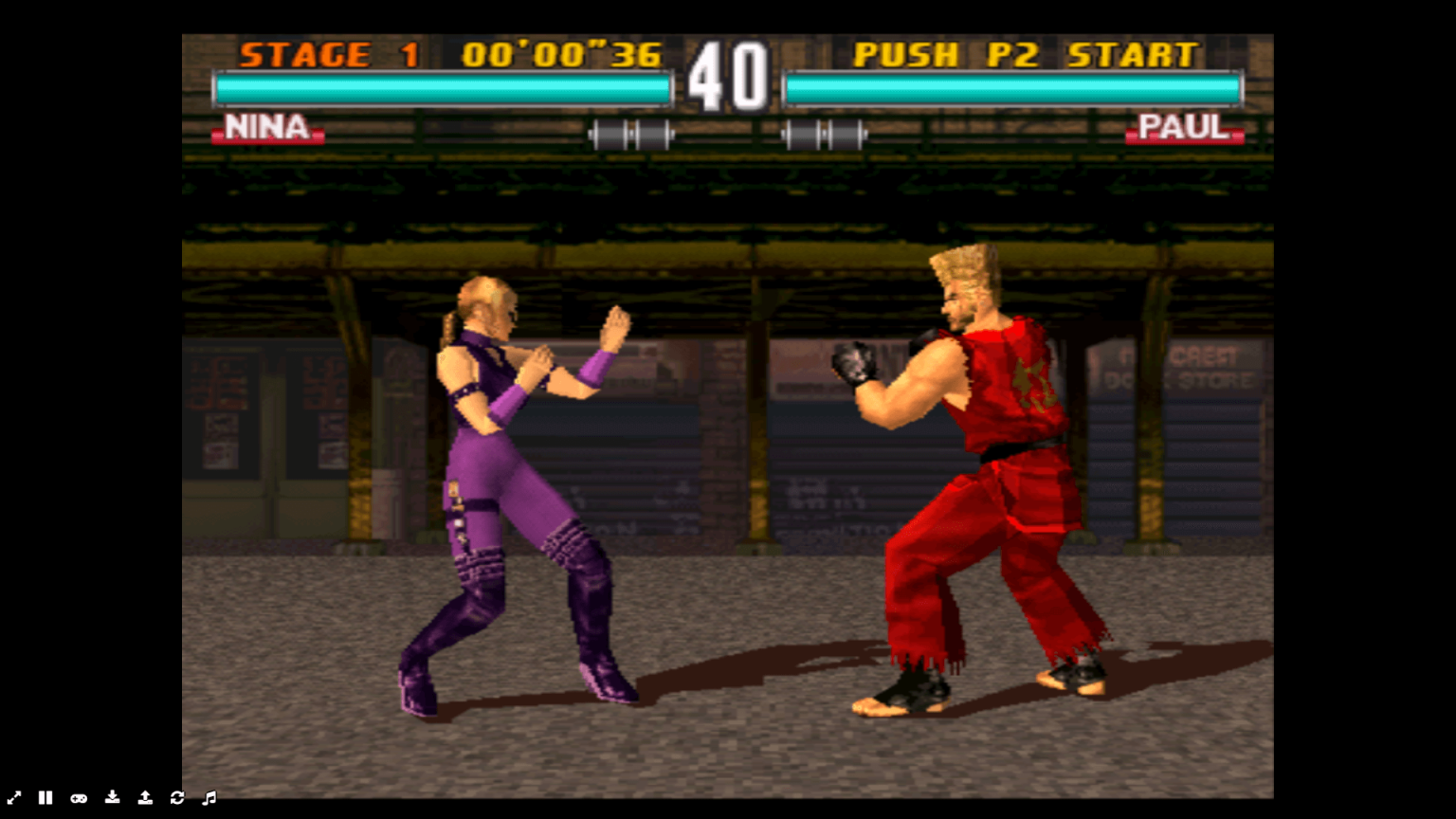The height and width of the screenshot is (819, 1456).
Task: Click the STAGE 1 label
Action: coord(322,55)
